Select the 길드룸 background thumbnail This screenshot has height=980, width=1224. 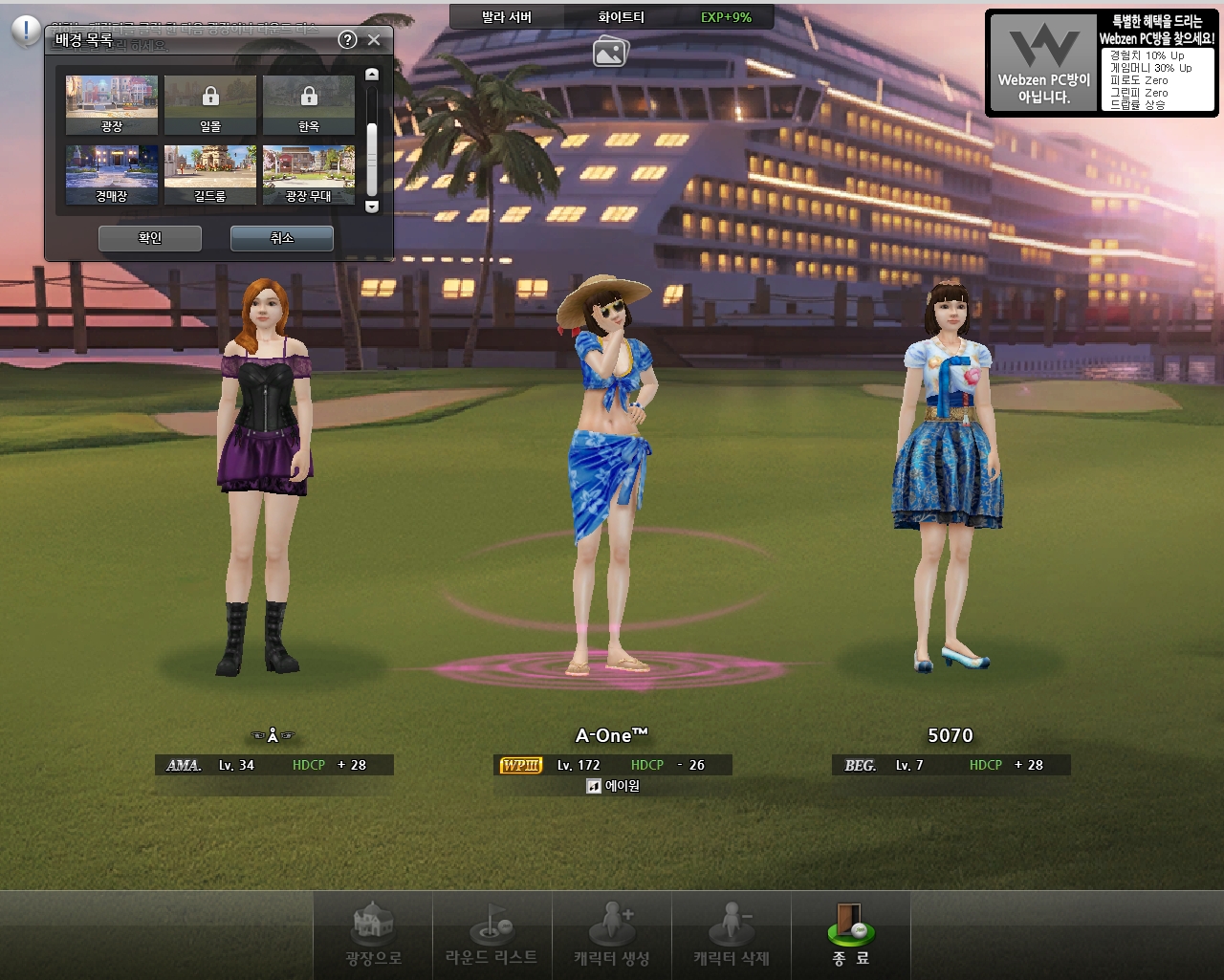210,174
